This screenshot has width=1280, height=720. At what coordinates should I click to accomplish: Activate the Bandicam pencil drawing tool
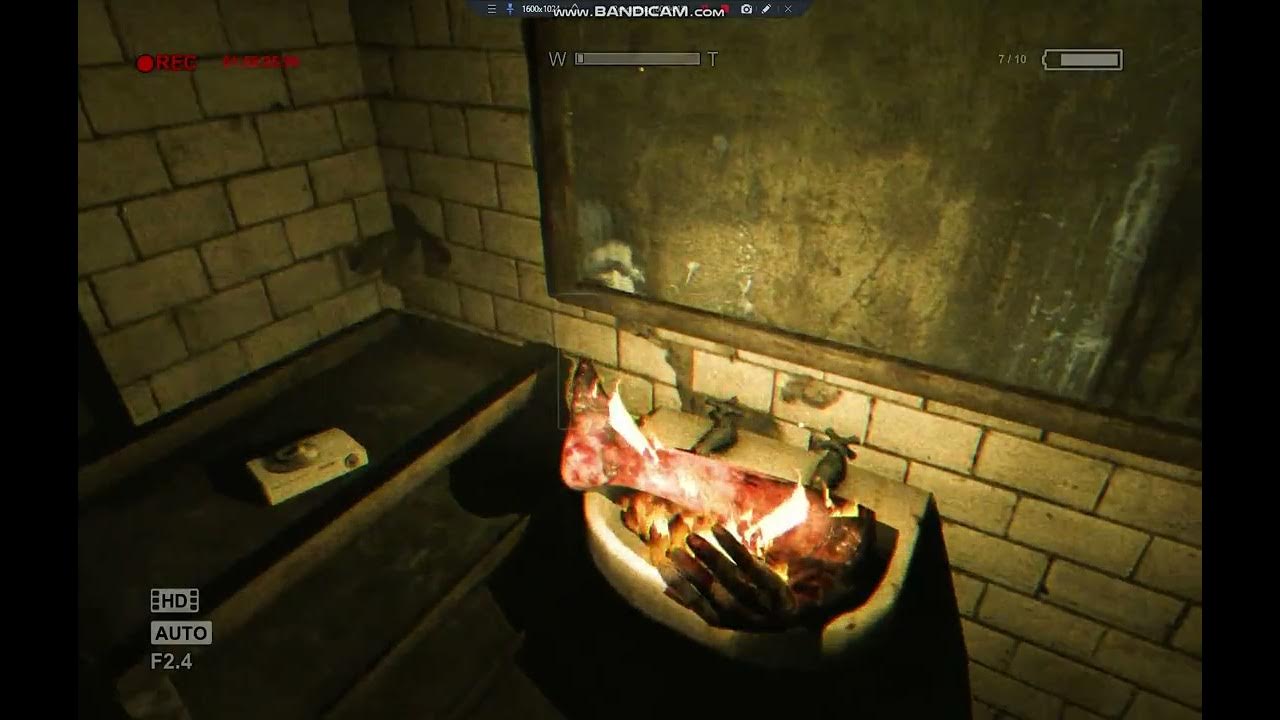[766, 9]
